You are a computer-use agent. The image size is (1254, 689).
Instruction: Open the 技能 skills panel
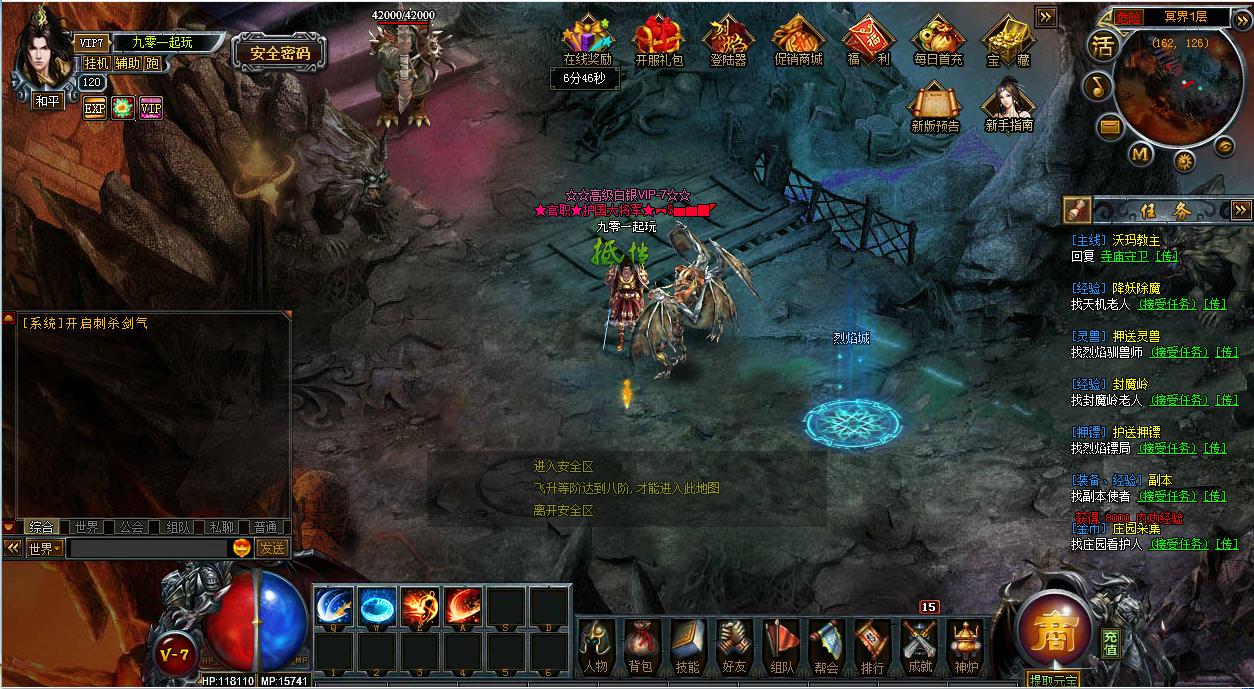tap(687, 647)
